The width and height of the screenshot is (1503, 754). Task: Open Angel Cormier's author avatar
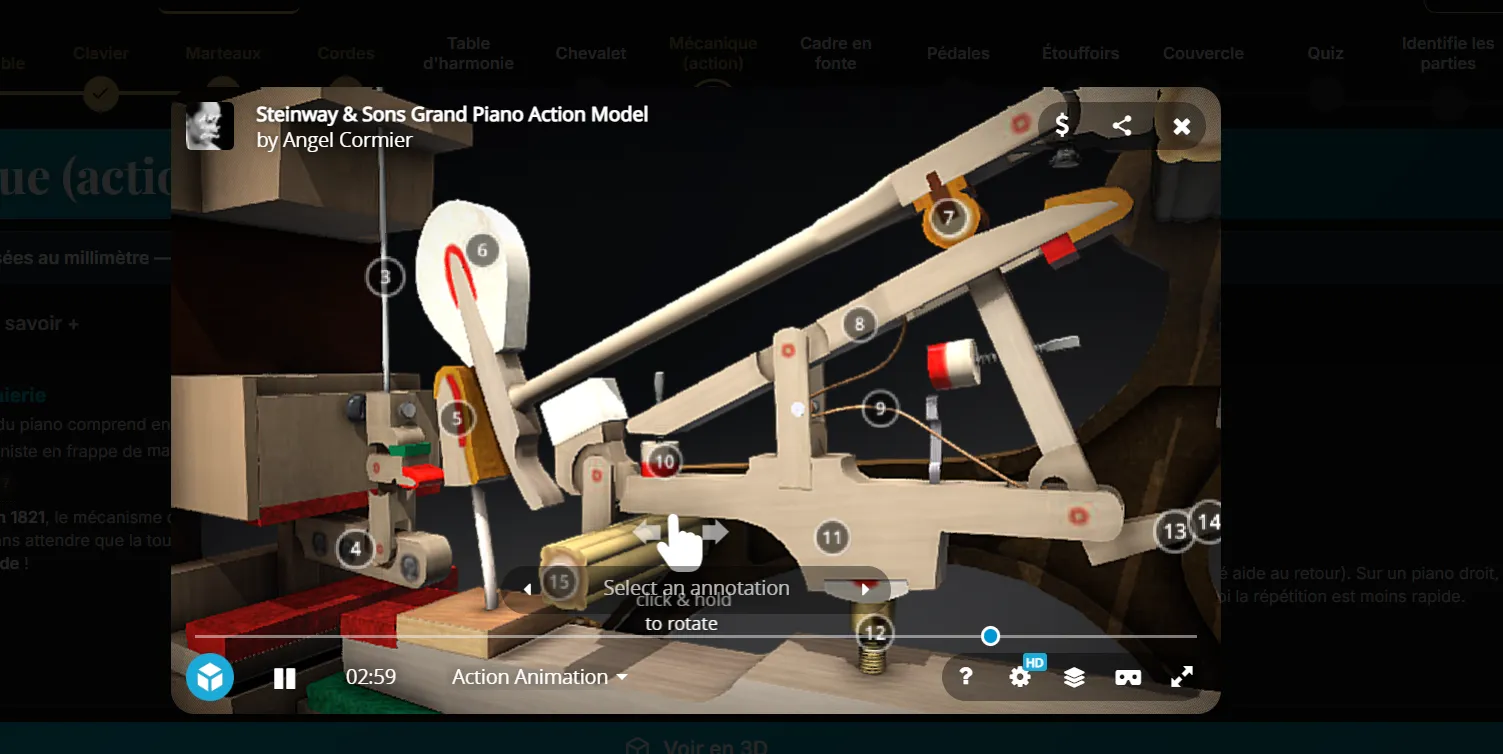[x=210, y=126]
